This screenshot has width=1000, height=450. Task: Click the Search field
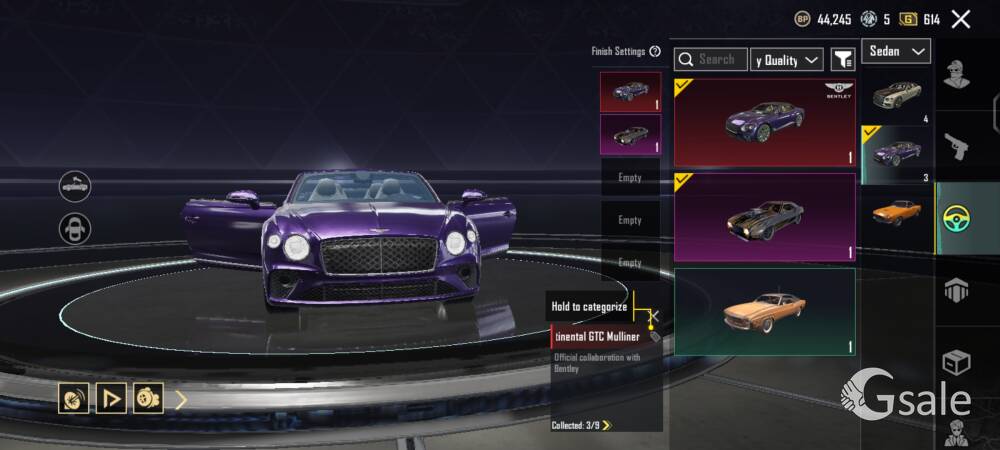pyautogui.click(x=711, y=60)
